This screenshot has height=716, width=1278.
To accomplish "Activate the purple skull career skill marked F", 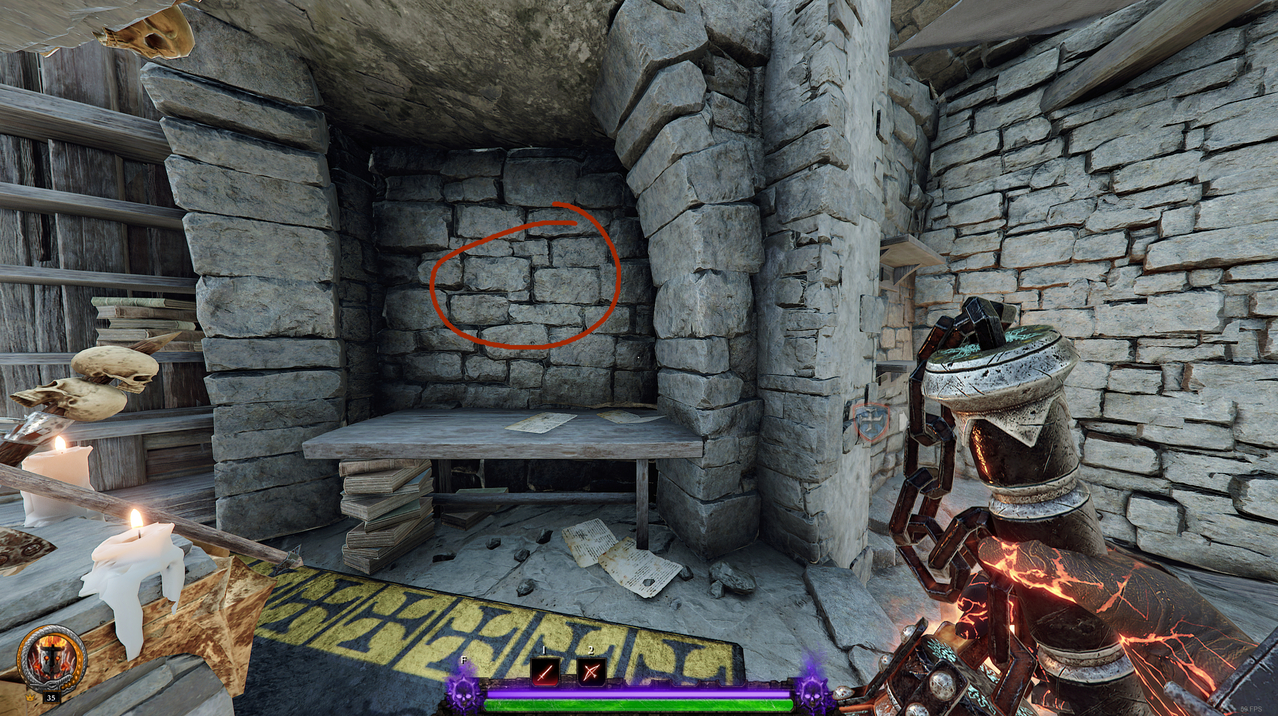I will tap(463, 690).
